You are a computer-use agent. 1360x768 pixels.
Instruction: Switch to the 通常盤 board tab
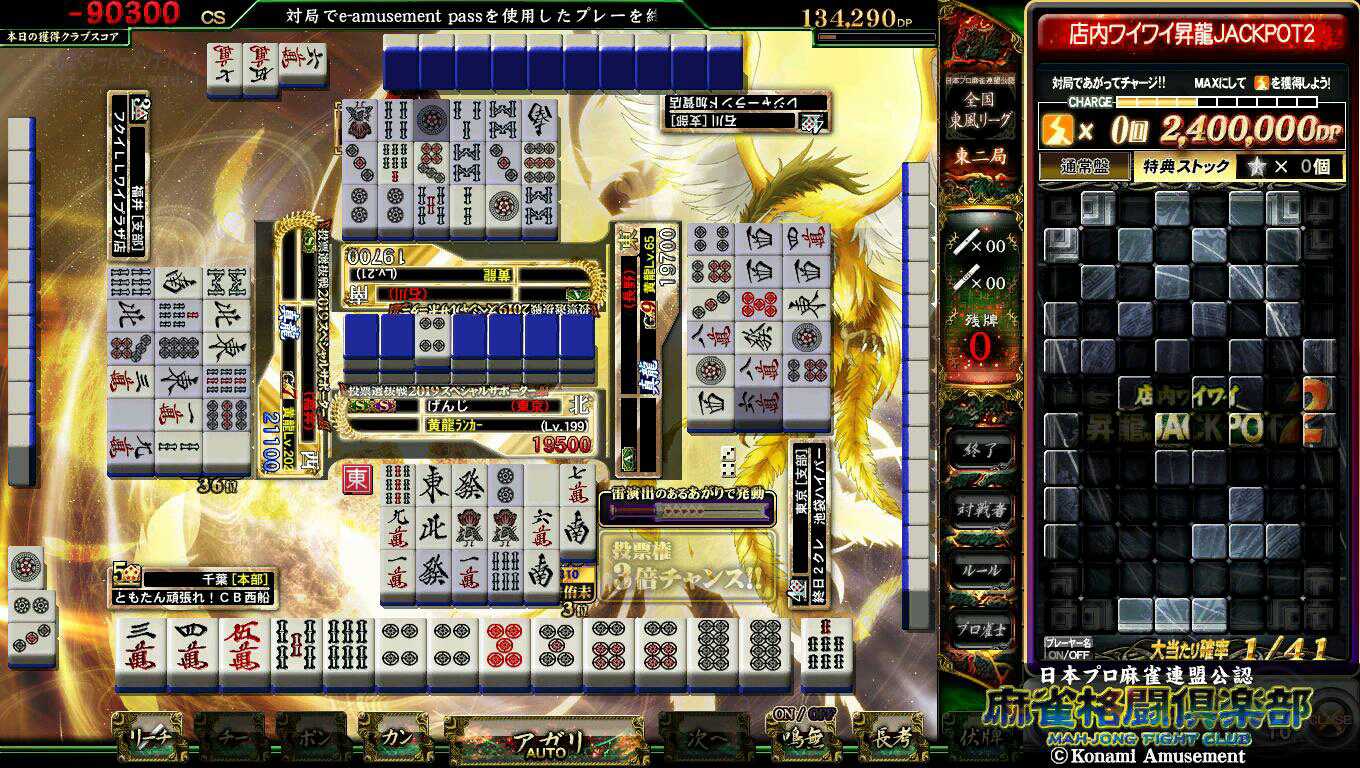tap(1084, 167)
